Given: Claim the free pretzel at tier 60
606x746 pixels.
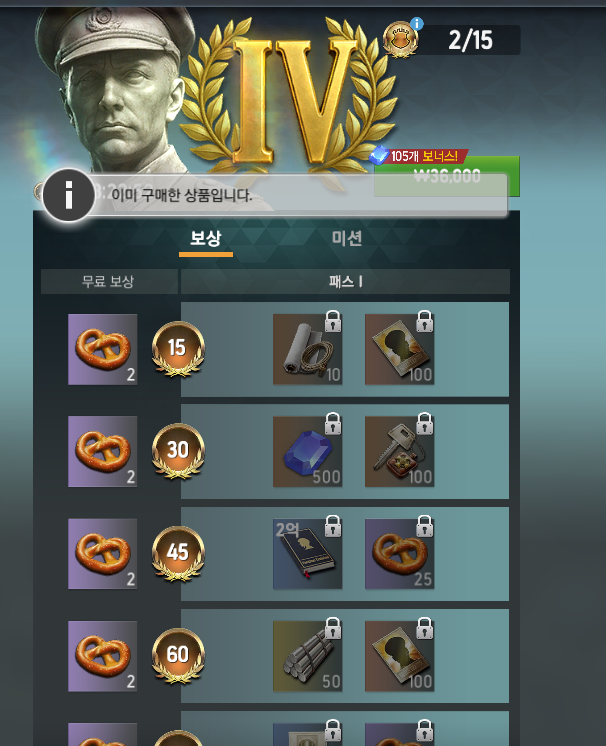Looking at the screenshot, I should point(103,655).
